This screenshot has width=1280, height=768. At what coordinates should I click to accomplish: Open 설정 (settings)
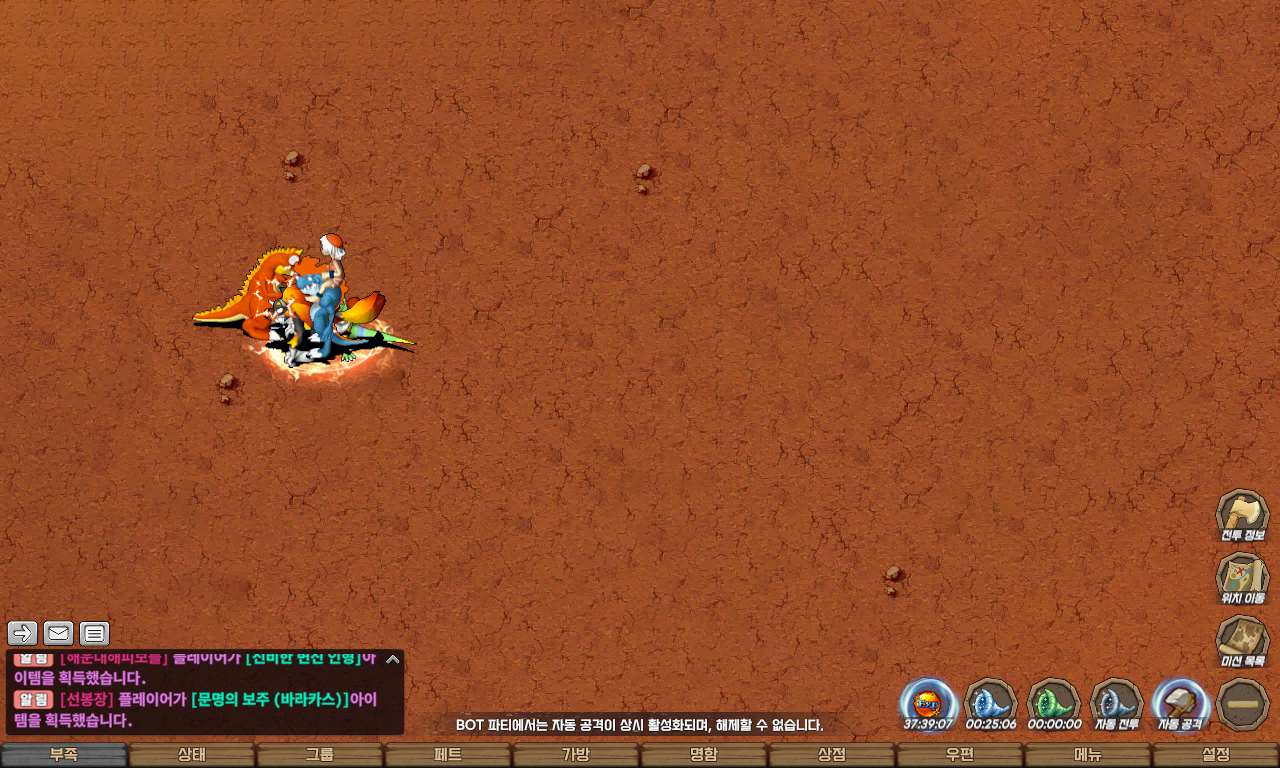(1216, 755)
